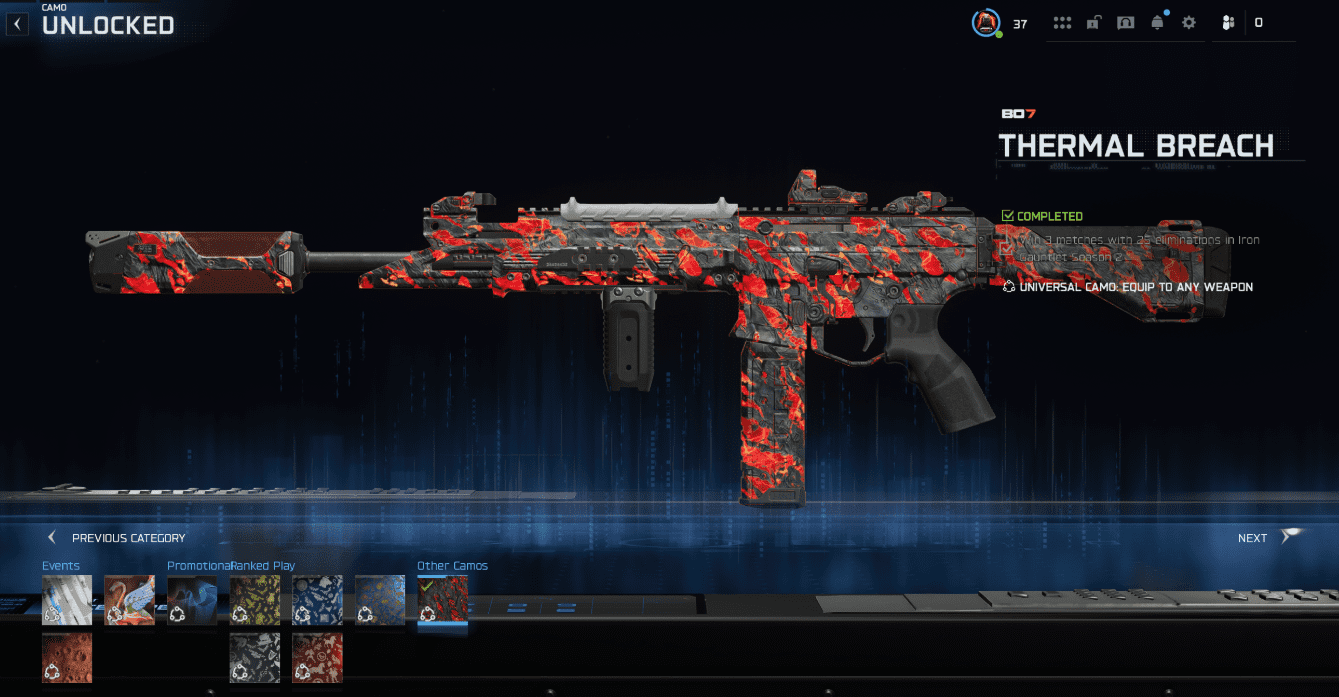Open settings with the gear icon
1339x697 pixels.
1189,23
